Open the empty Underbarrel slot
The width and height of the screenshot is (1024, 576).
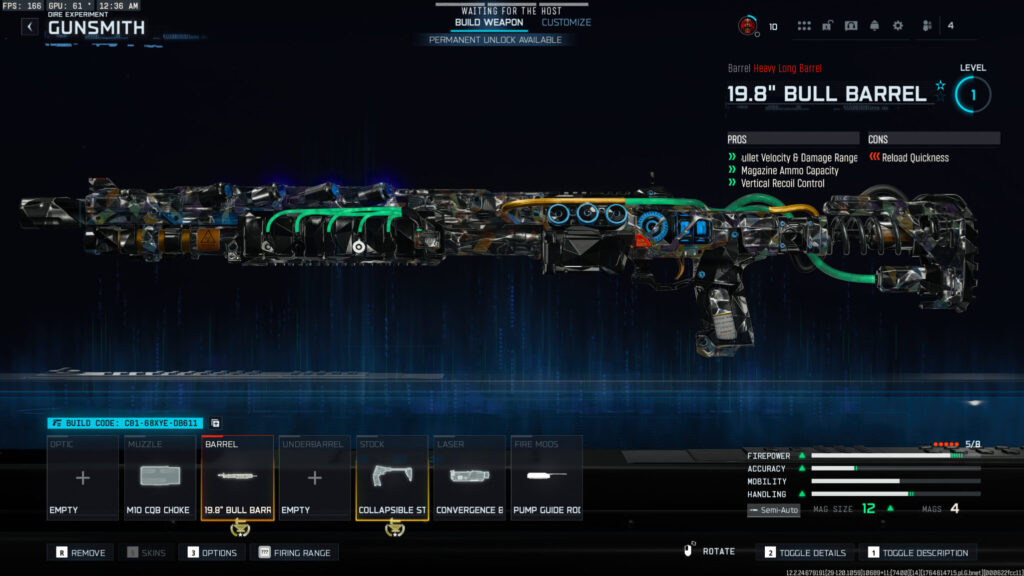314,478
